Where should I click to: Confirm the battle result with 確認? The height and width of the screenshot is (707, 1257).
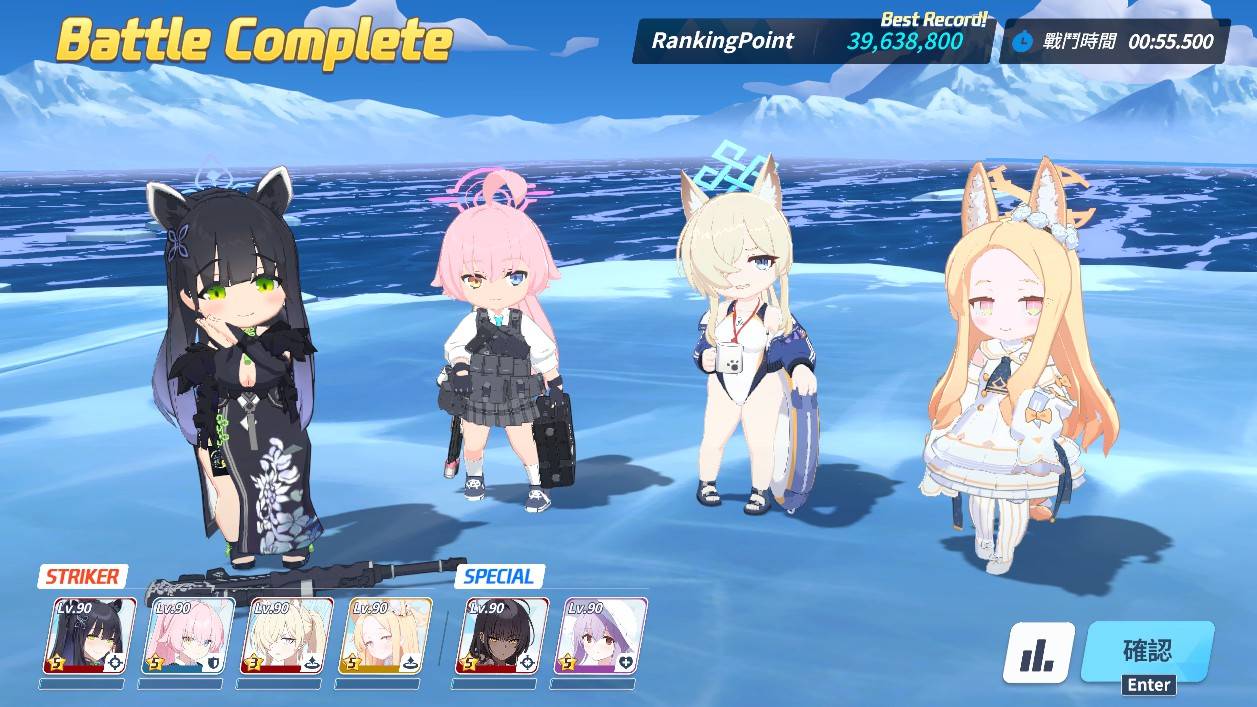[1147, 652]
